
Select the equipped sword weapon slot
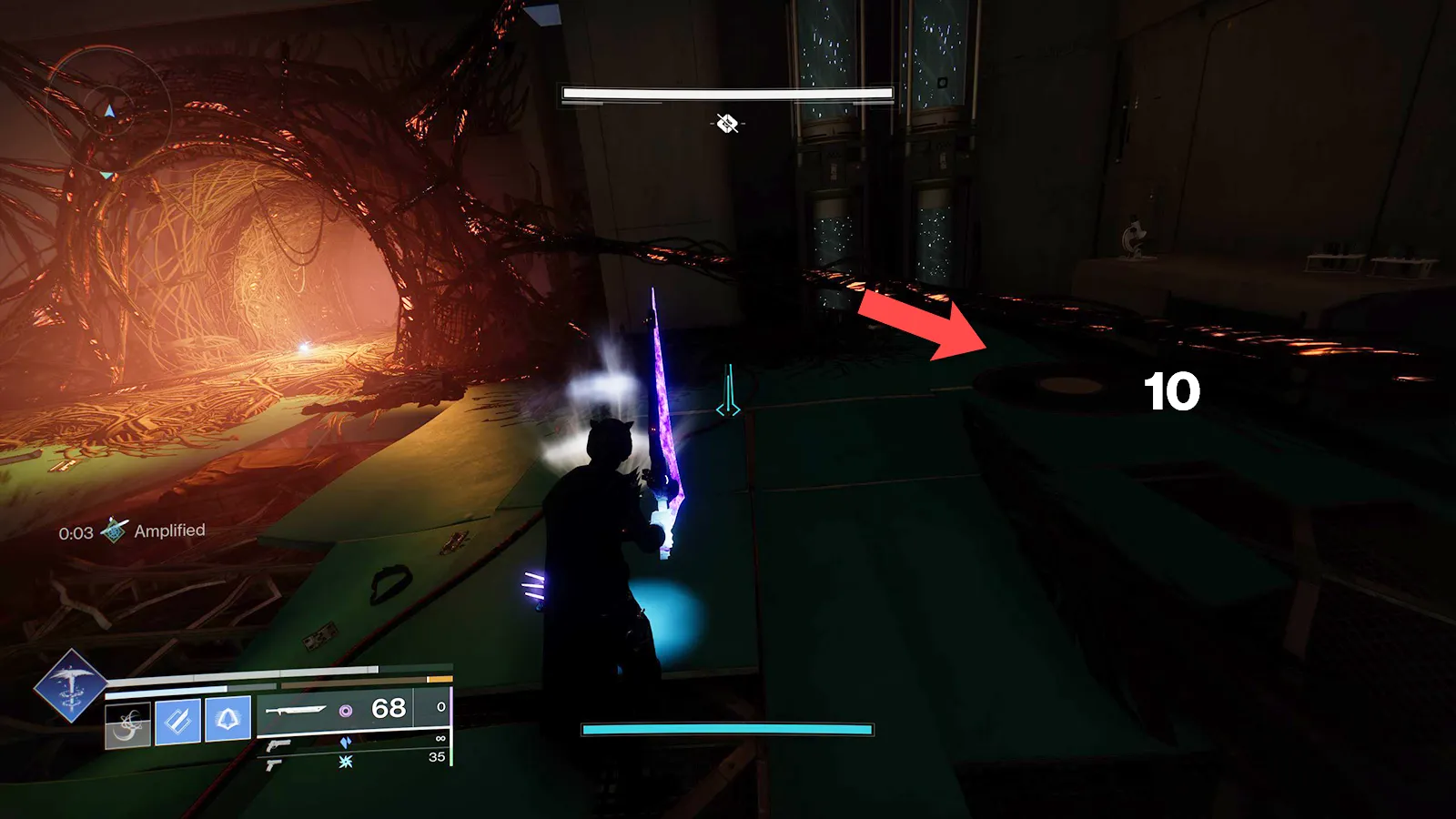tap(295, 710)
